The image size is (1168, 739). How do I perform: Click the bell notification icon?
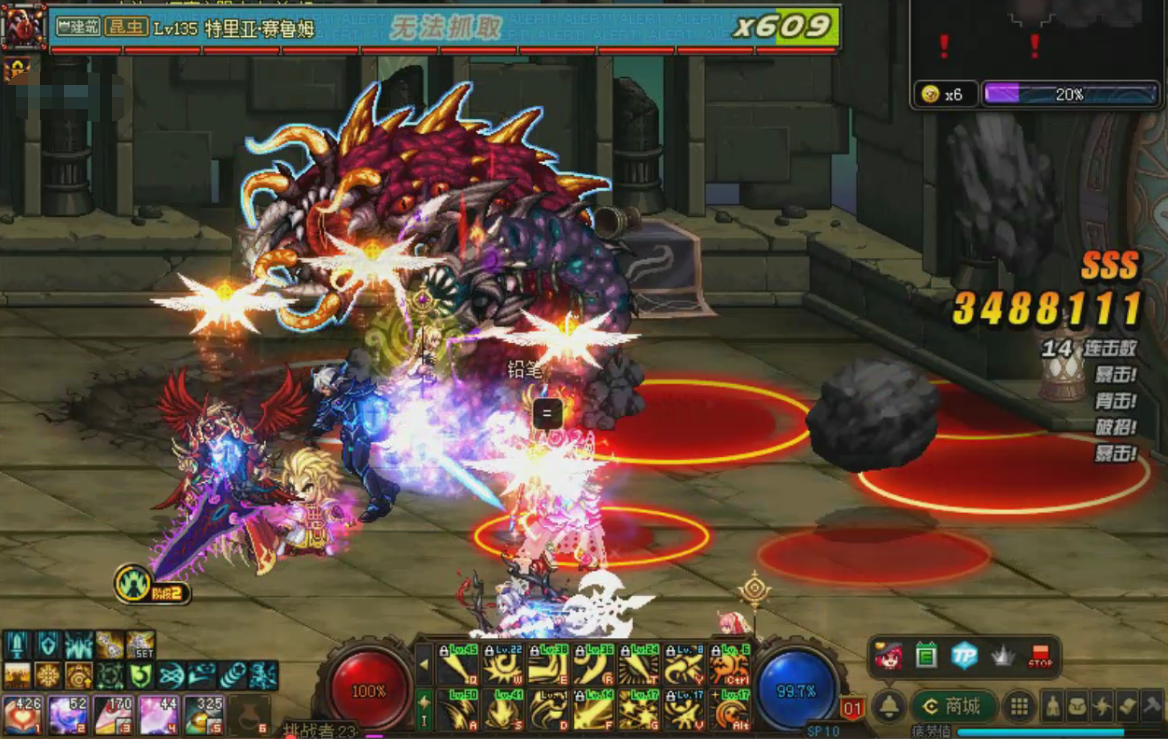[x=888, y=706]
